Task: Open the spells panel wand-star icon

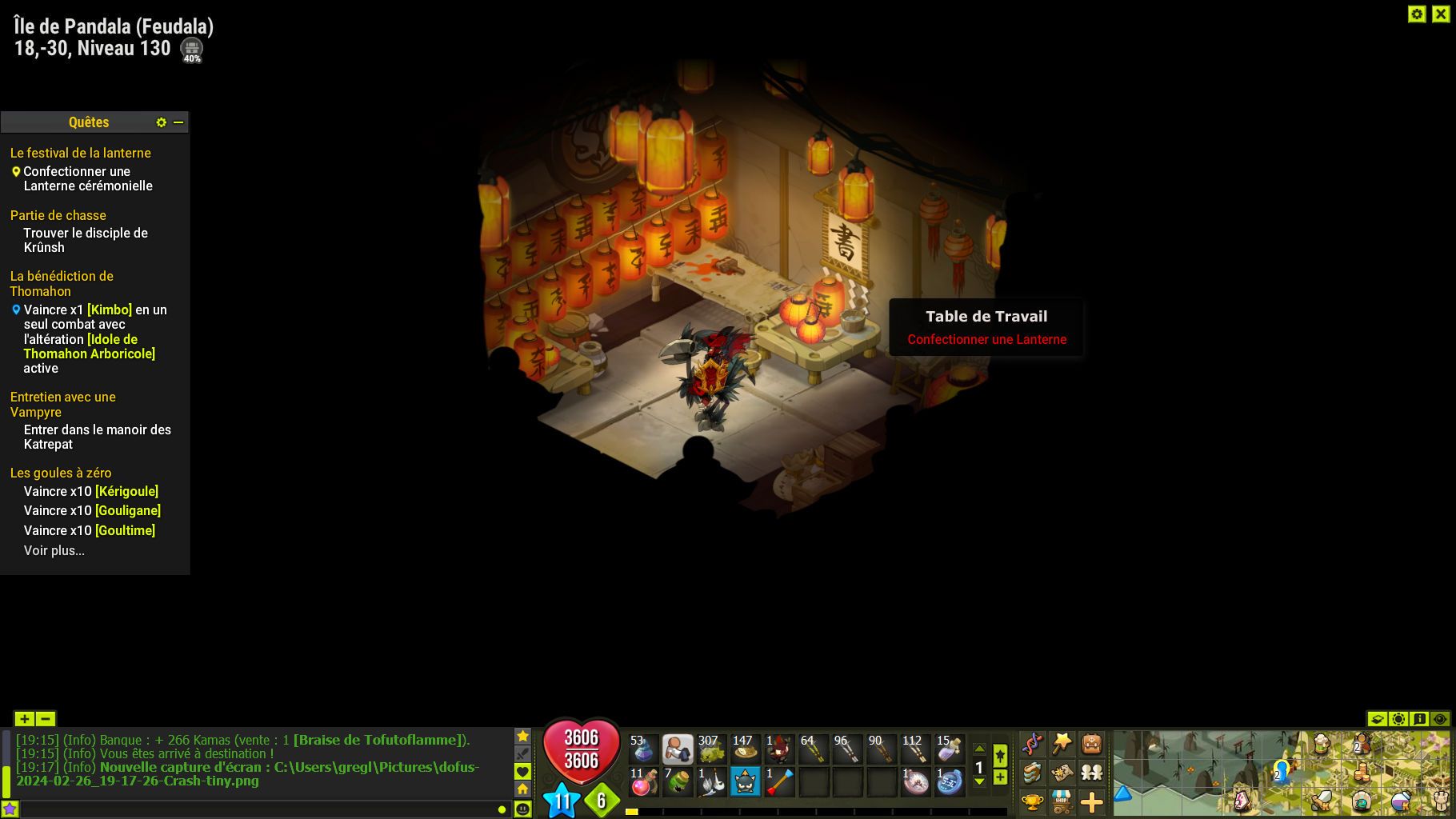Action: tap(1062, 741)
